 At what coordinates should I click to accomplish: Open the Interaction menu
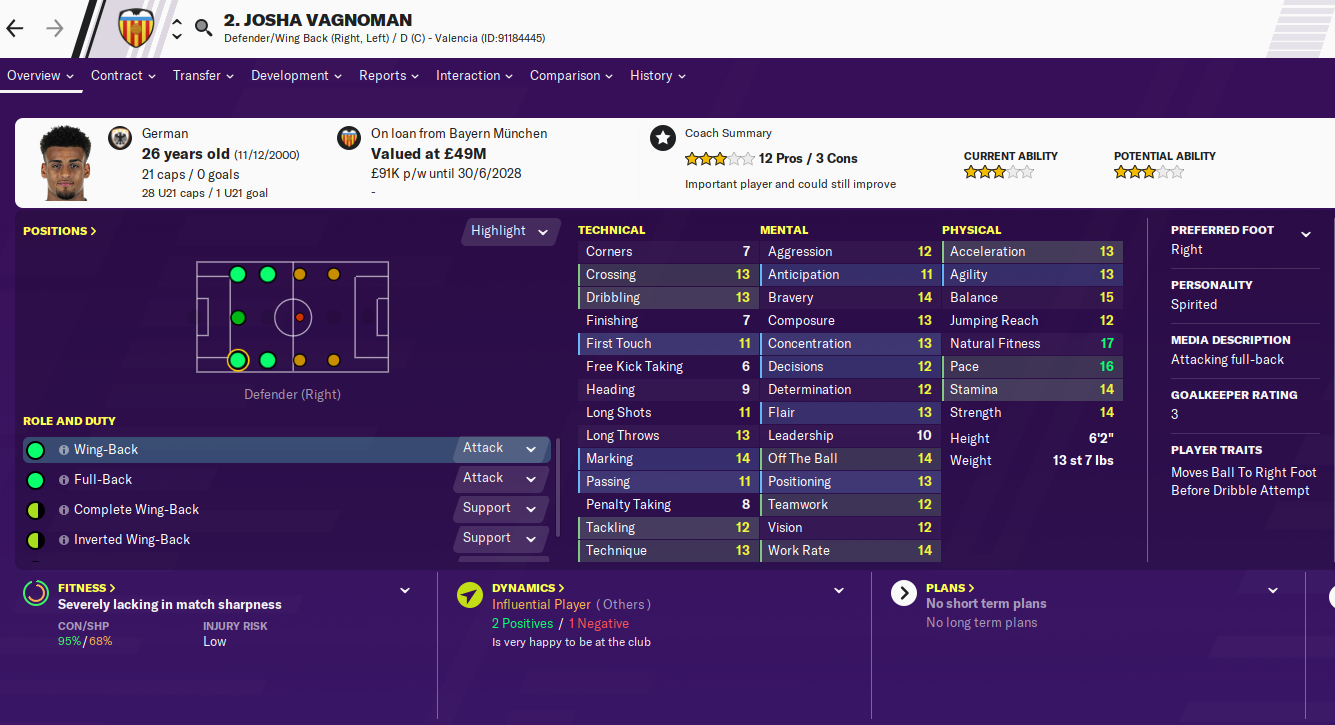pyautogui.click(x=474, y=76)
